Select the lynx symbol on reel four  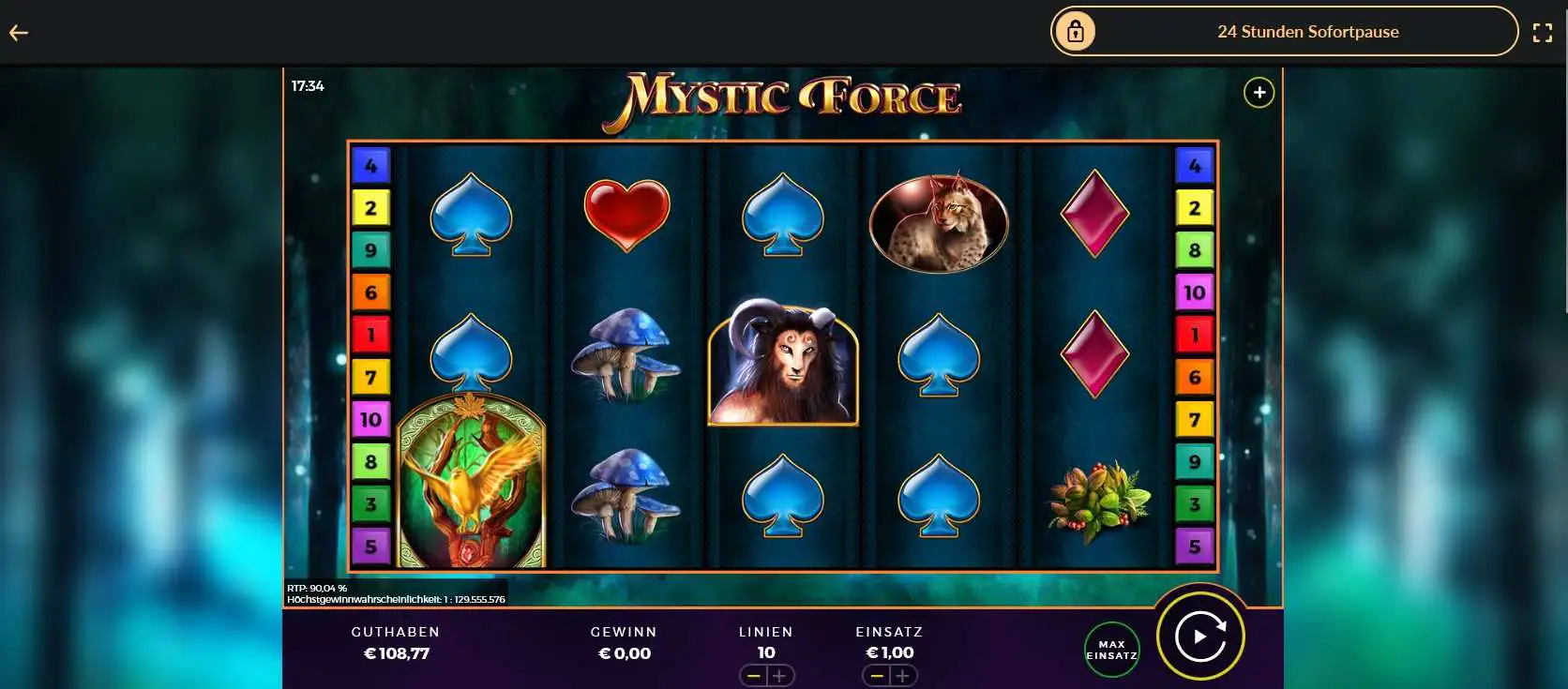pyautogui.click(x=938, y=221)
